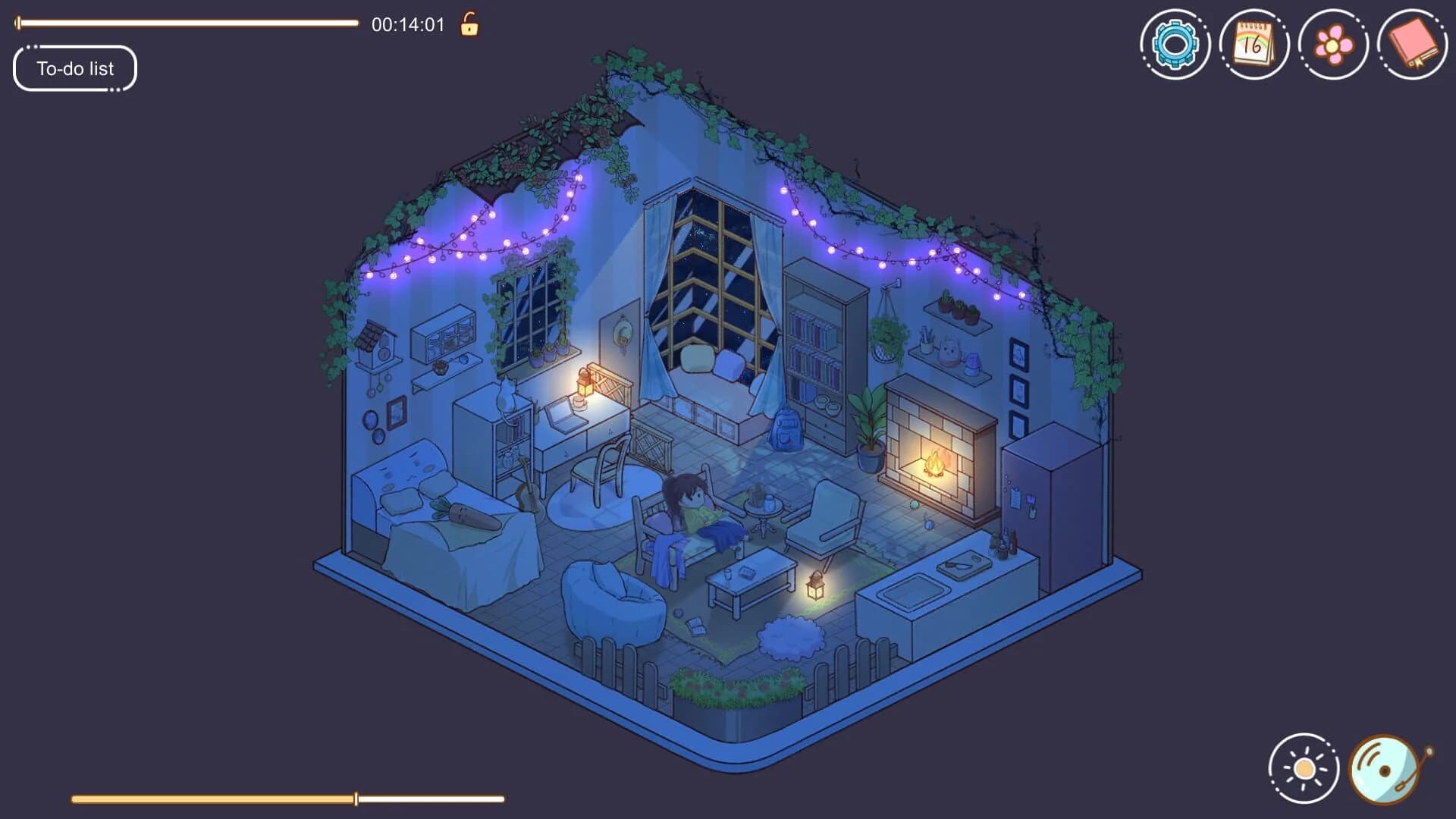Open the calendar showing date 16

point(1254,43)
